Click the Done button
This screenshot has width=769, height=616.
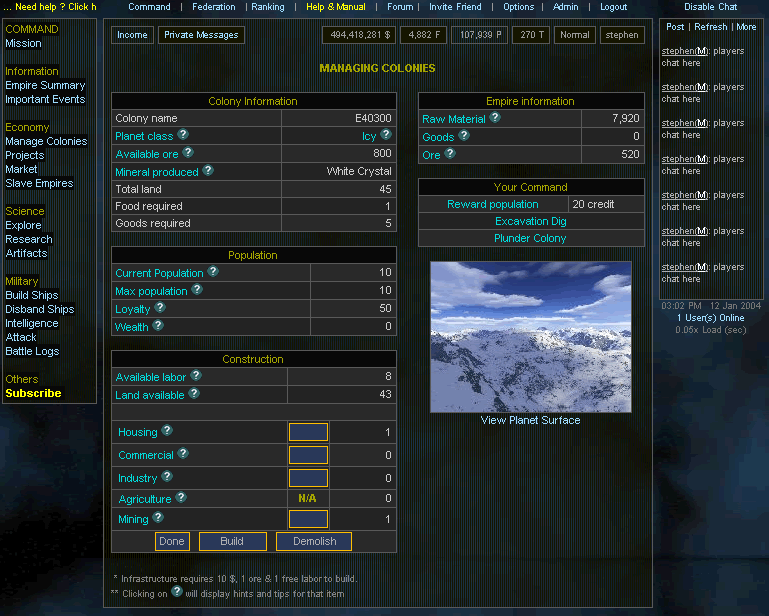tap(172, 541)
